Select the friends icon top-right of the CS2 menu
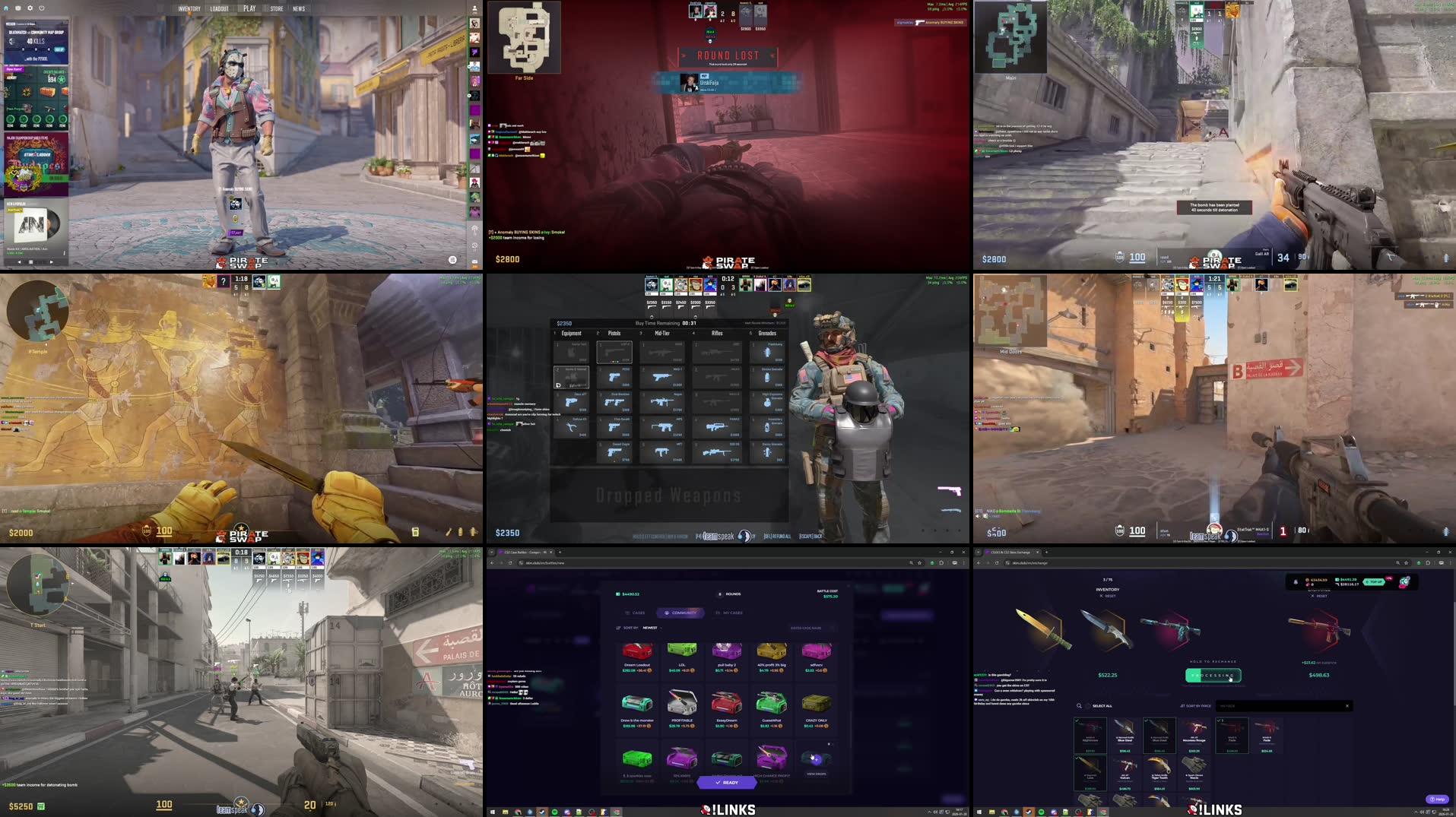Viewport: 1456px width, 817px height. [473, 7]
